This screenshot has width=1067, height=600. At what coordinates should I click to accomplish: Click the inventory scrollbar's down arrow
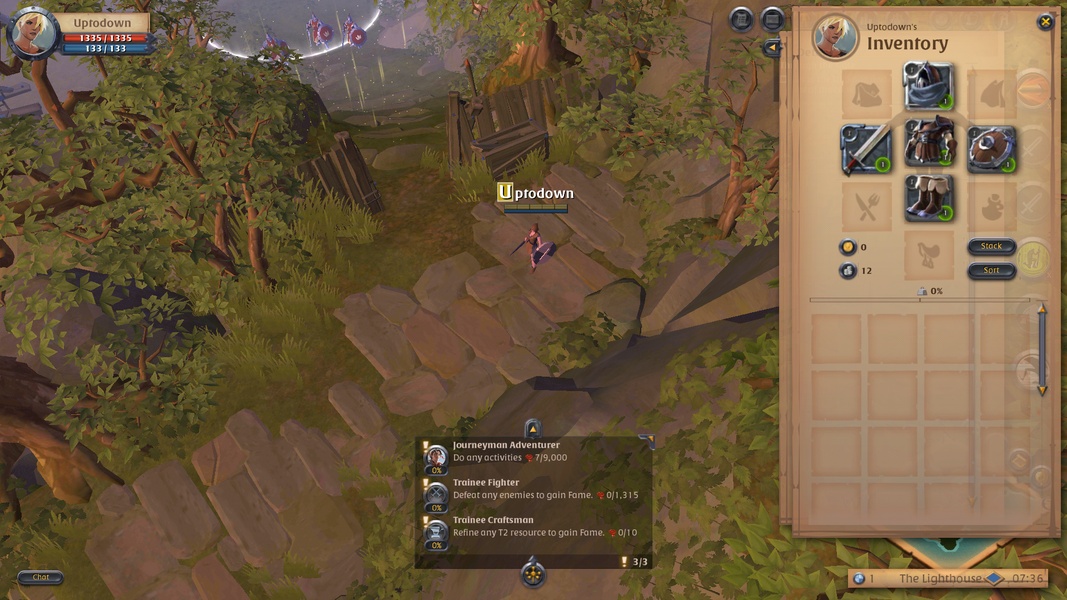tap(1041, 390)
